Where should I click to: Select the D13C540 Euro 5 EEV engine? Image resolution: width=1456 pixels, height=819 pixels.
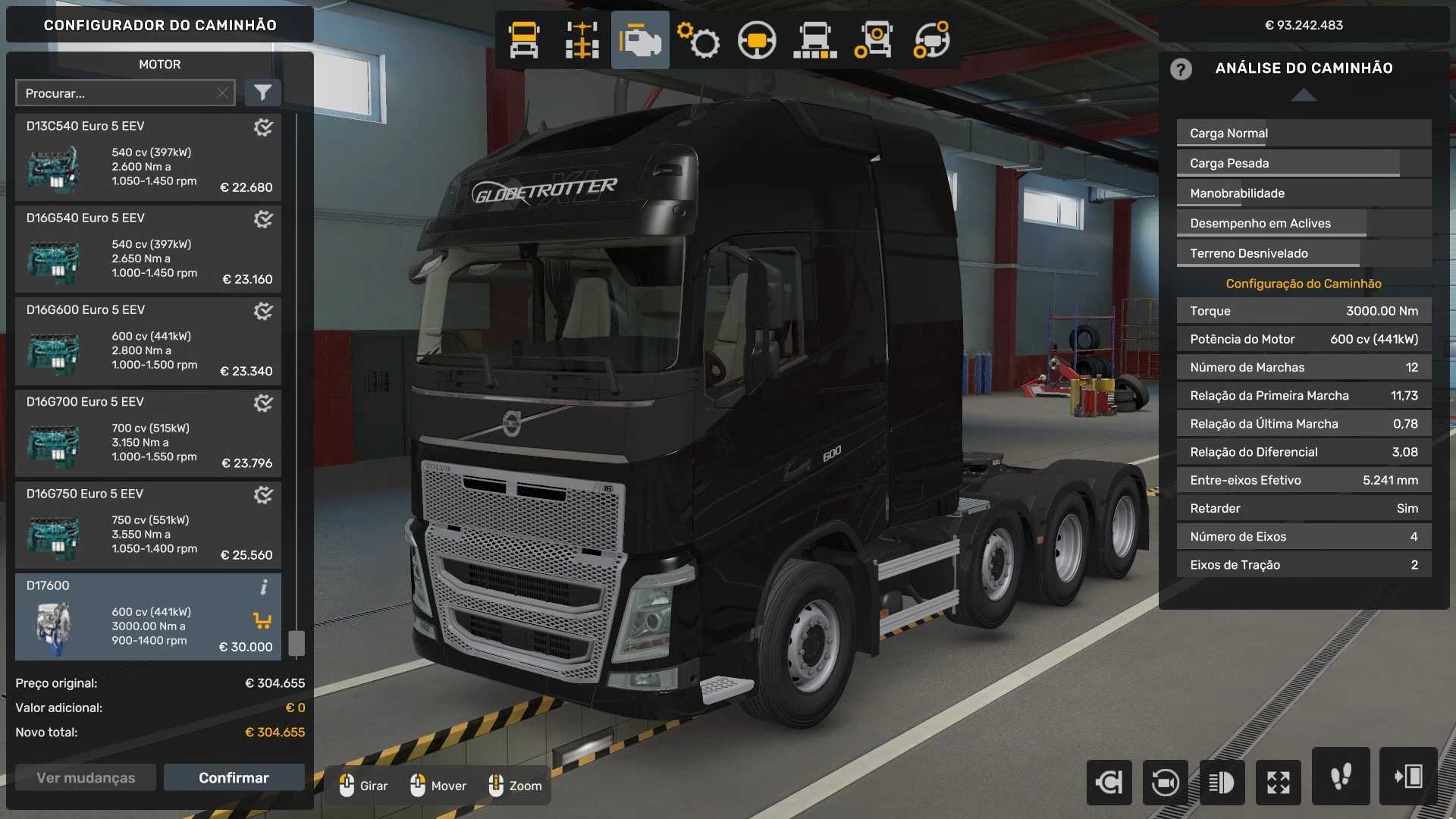(x=148, y=158)
